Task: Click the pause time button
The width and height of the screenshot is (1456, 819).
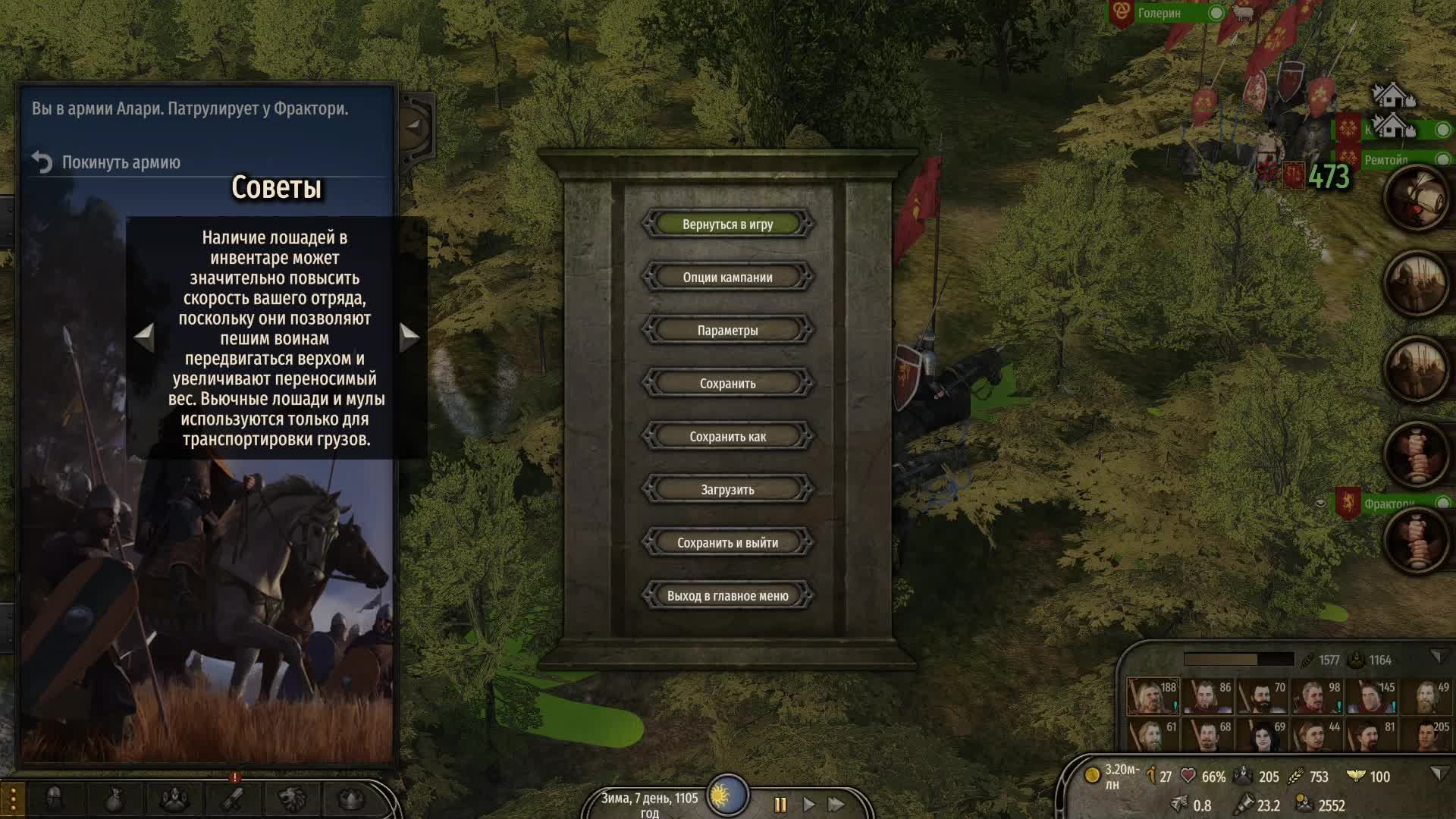Action: tap(780, 805)
